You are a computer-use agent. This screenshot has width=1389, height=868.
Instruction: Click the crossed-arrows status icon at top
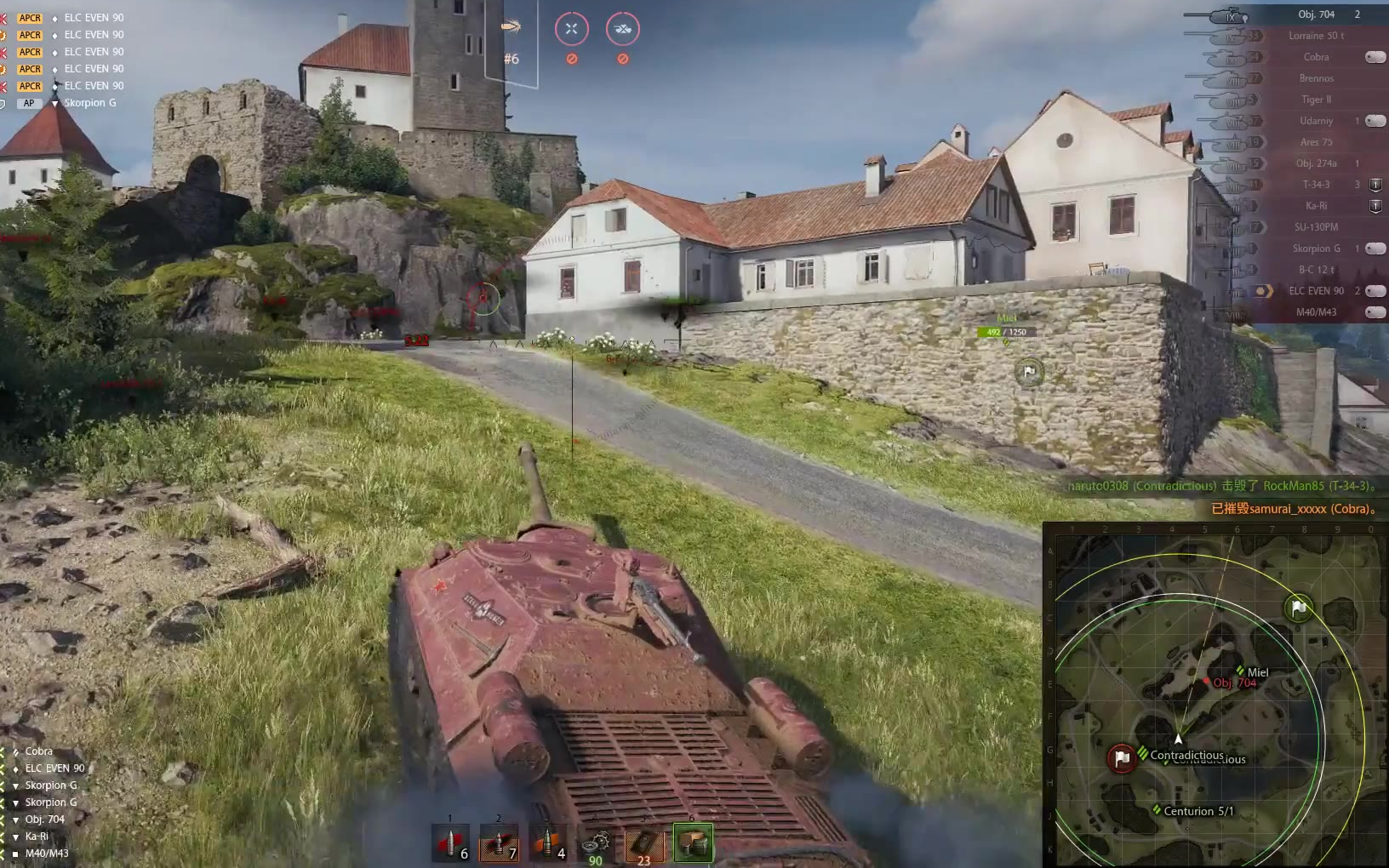tap(572, 29)
